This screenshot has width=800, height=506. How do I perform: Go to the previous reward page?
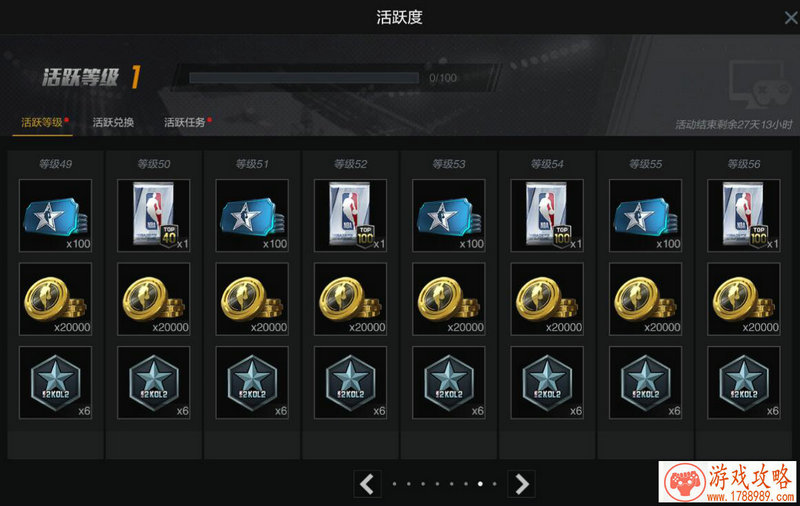coord(367,484)
